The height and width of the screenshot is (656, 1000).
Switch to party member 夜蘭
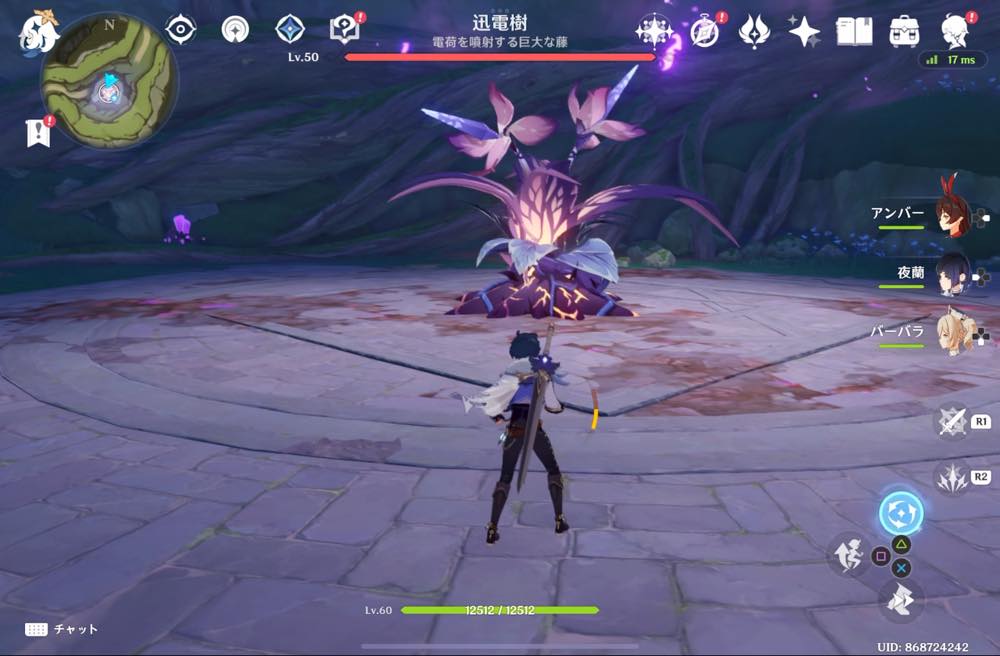951,274
